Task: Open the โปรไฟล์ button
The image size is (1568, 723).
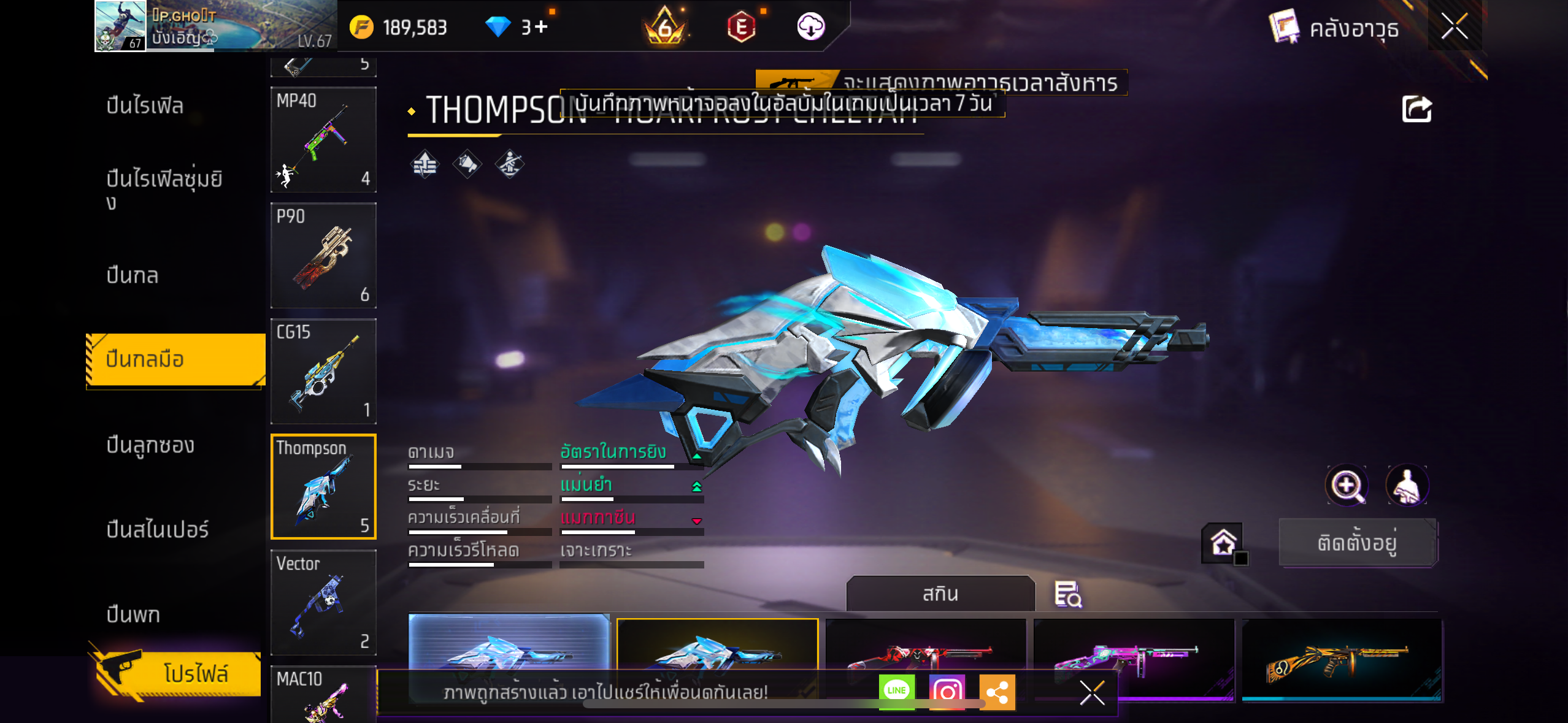Action: click(x=178, y=673)
